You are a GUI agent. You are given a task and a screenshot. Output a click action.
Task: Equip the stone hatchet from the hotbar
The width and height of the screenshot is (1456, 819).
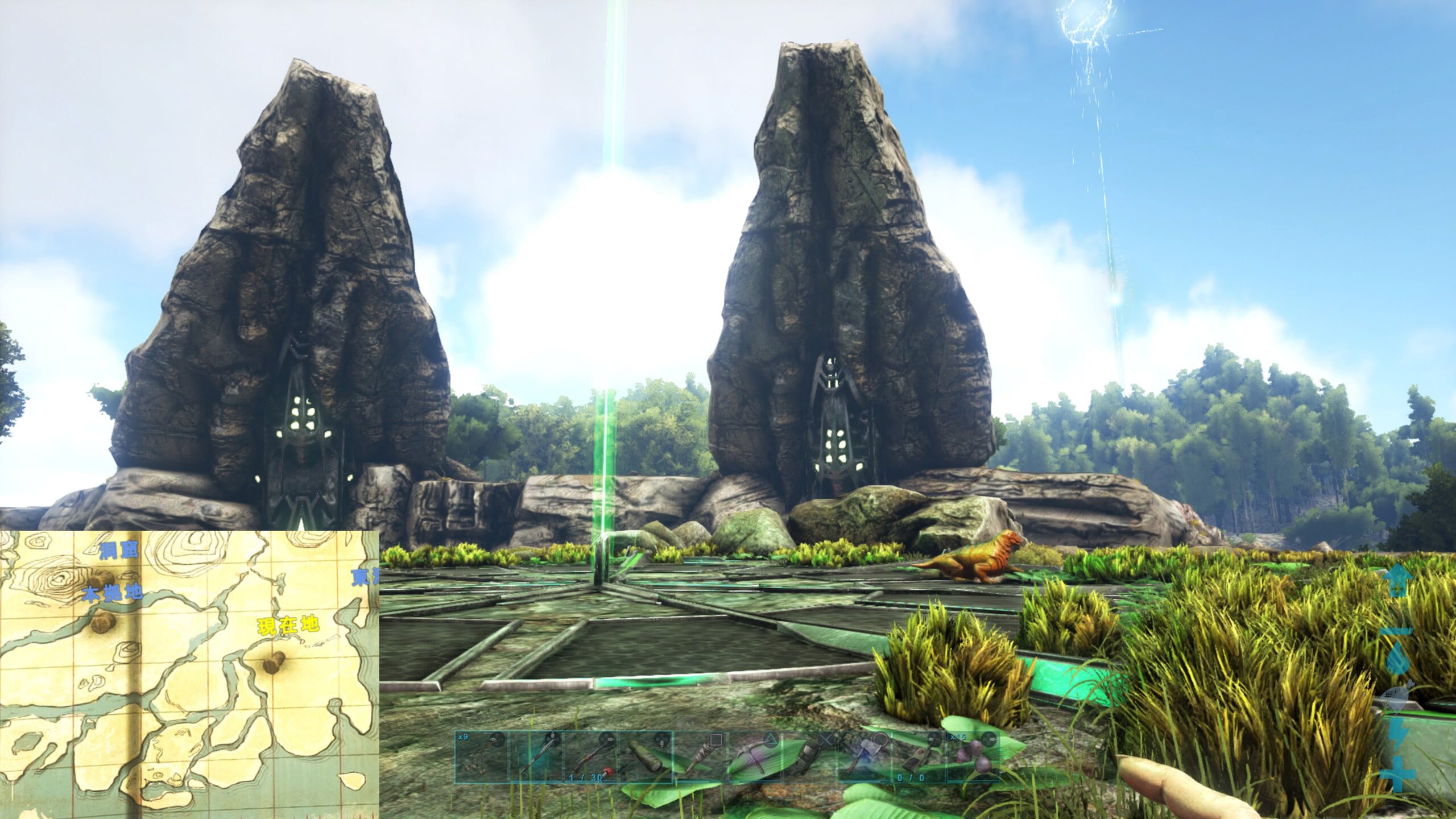coord(864,758)
